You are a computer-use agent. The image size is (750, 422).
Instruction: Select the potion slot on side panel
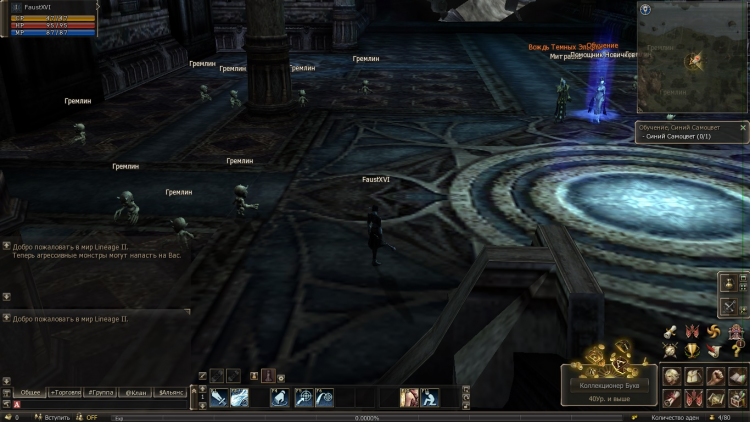[730, 283]
